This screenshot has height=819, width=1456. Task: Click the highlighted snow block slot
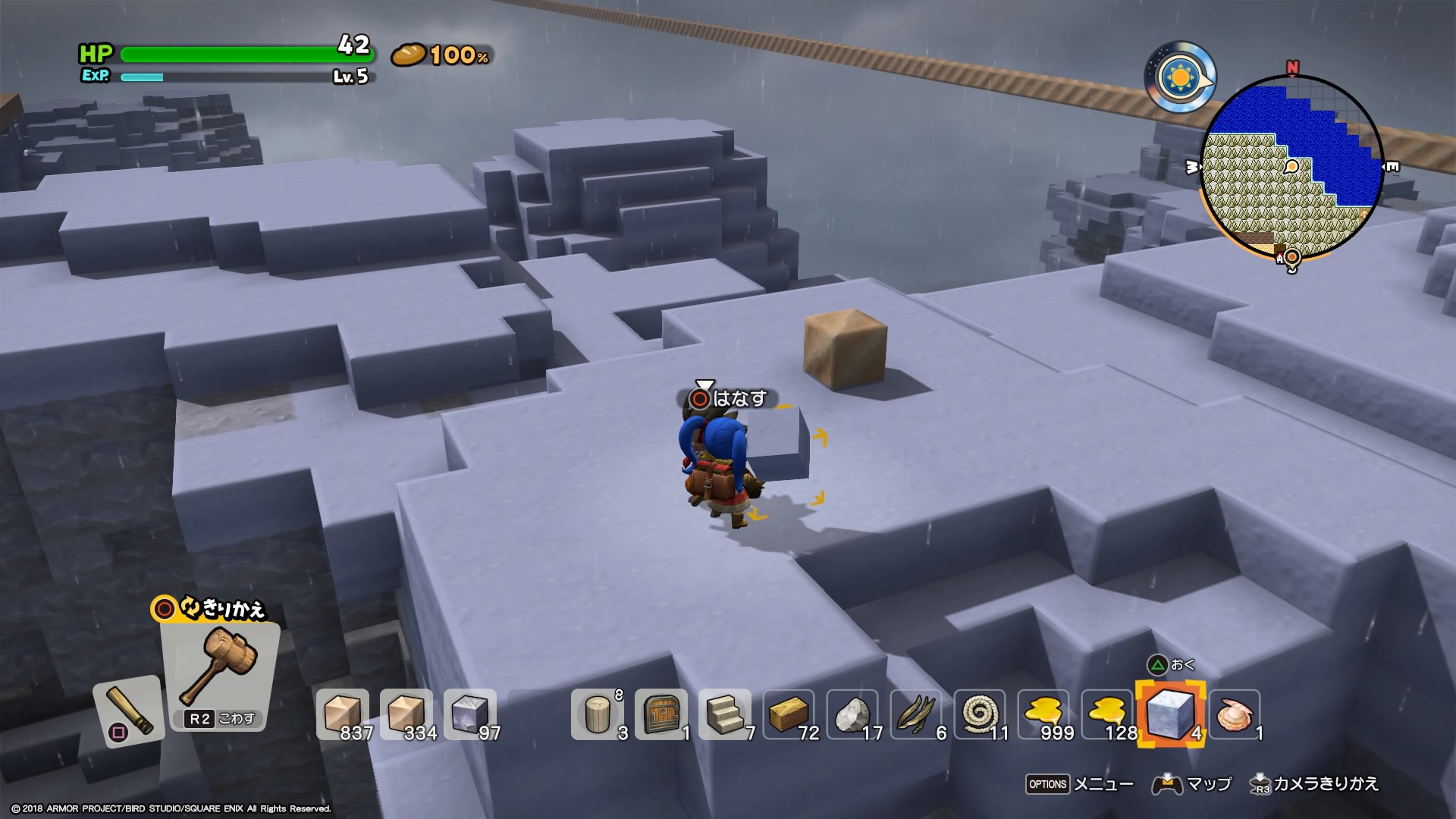pos(1169,714)
